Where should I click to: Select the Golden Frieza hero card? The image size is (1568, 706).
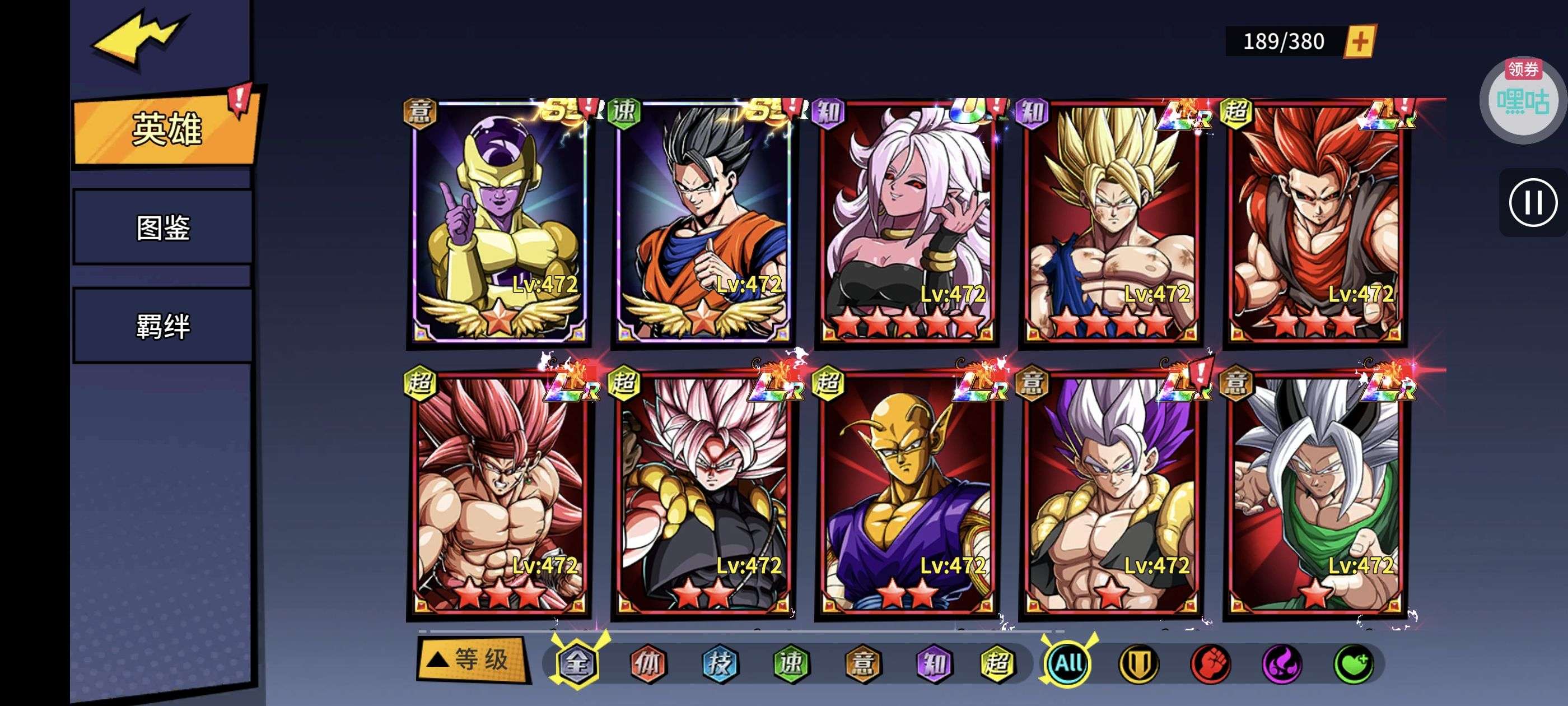point(498,222)
